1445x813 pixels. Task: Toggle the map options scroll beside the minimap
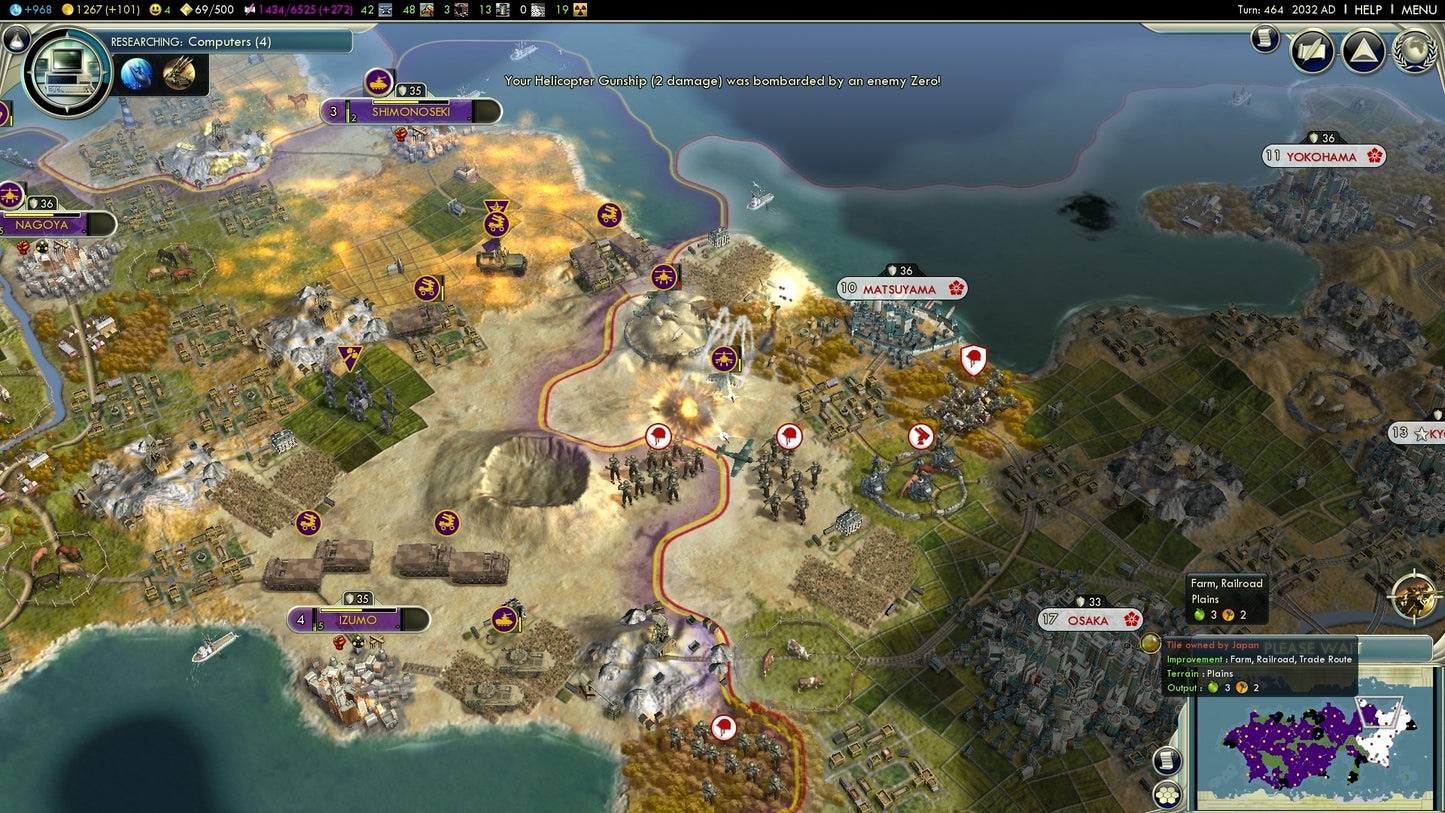pos(1165,760)
